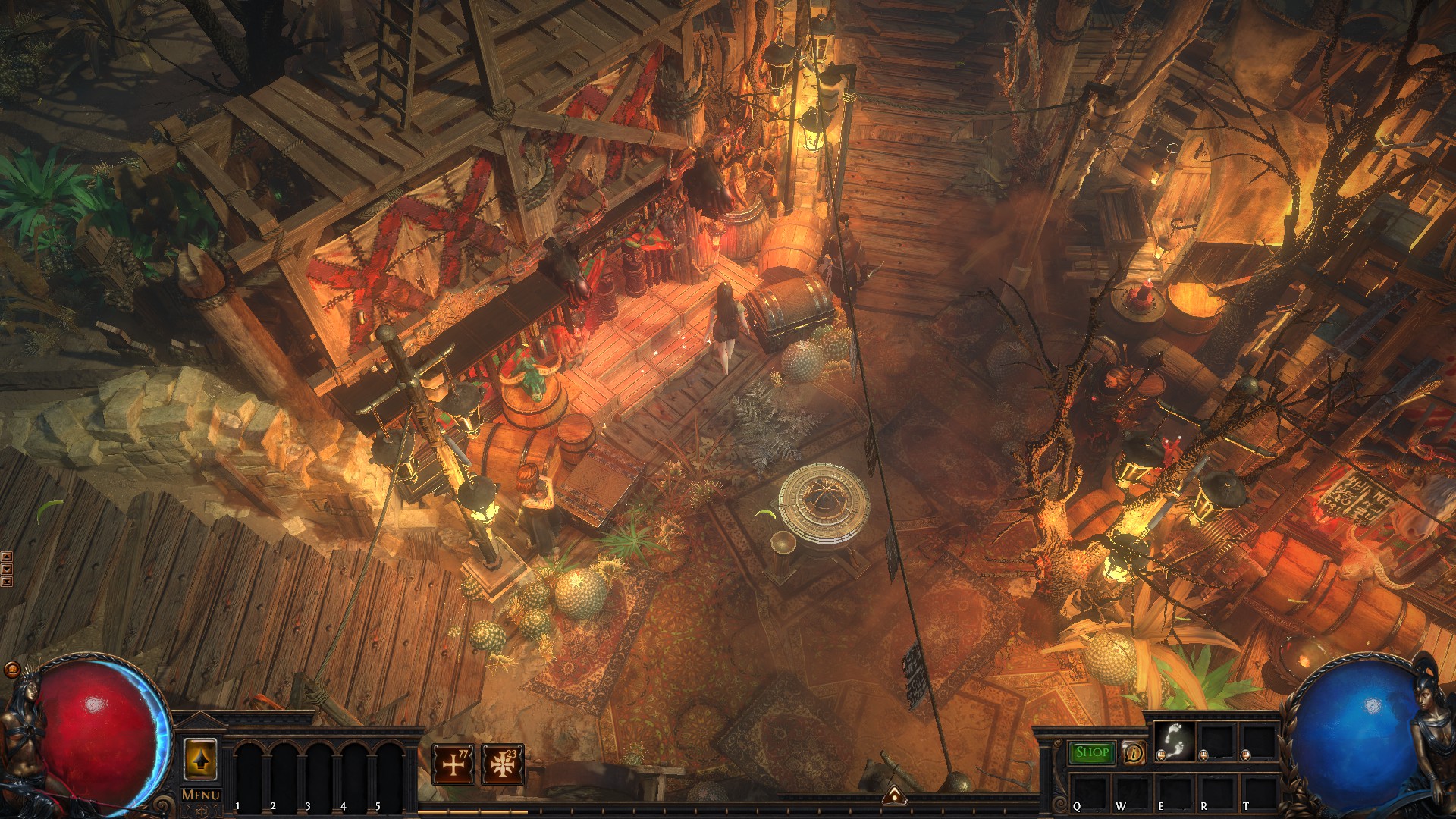The width and height of the screenshot is (1456, 819).
Task: Select the footprints move skill slot
Action: (x=1174, y=740)
